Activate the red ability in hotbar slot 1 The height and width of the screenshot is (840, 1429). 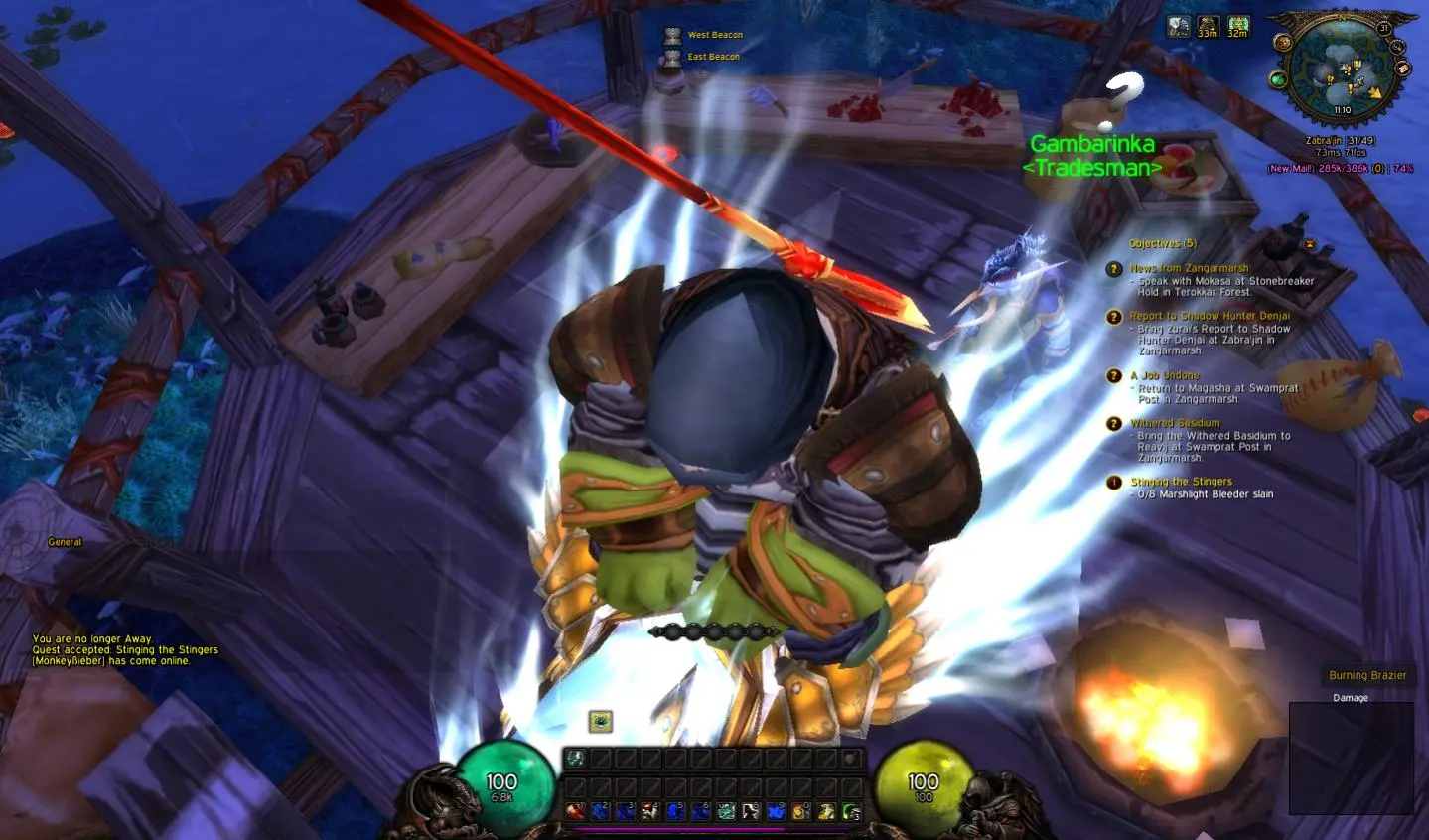coord(575,811)
